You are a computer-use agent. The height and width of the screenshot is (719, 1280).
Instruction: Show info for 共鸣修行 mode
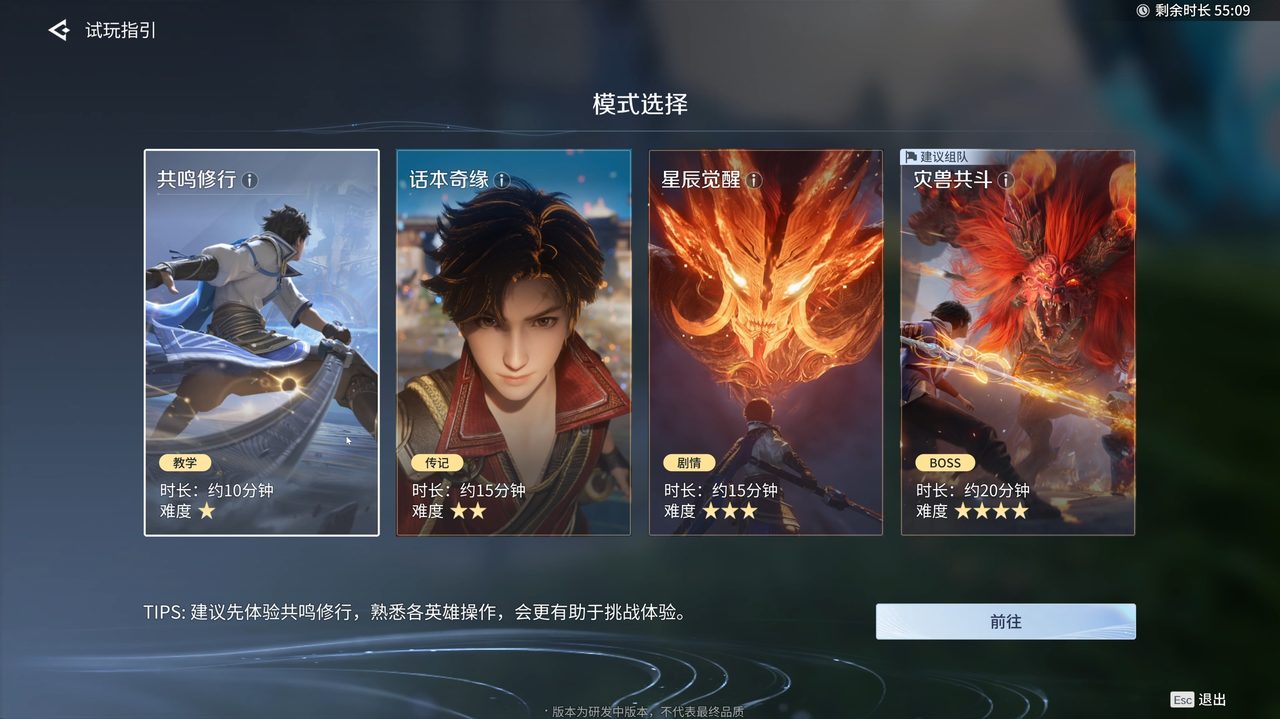(250, 180)
